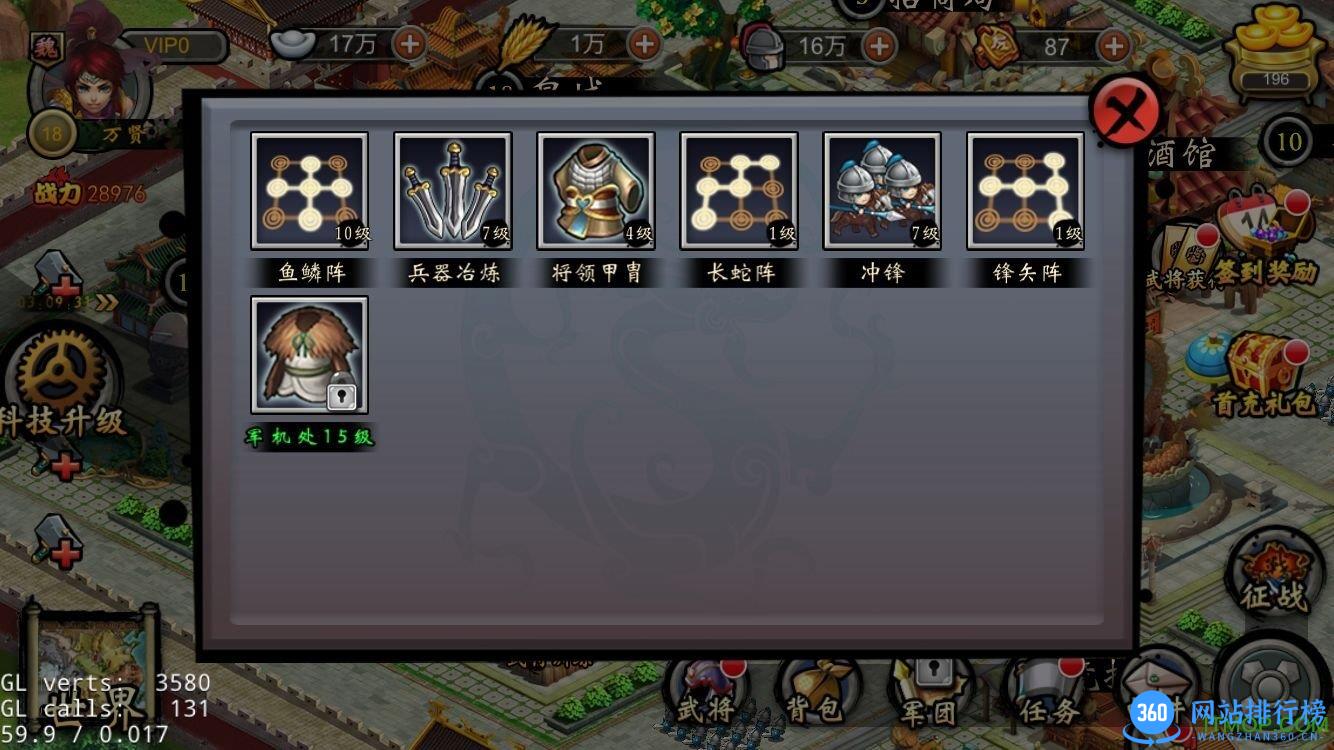Add more troops beside the helmet icon
The height and width of the screenshot is (750, 1334).
point(879,45)
